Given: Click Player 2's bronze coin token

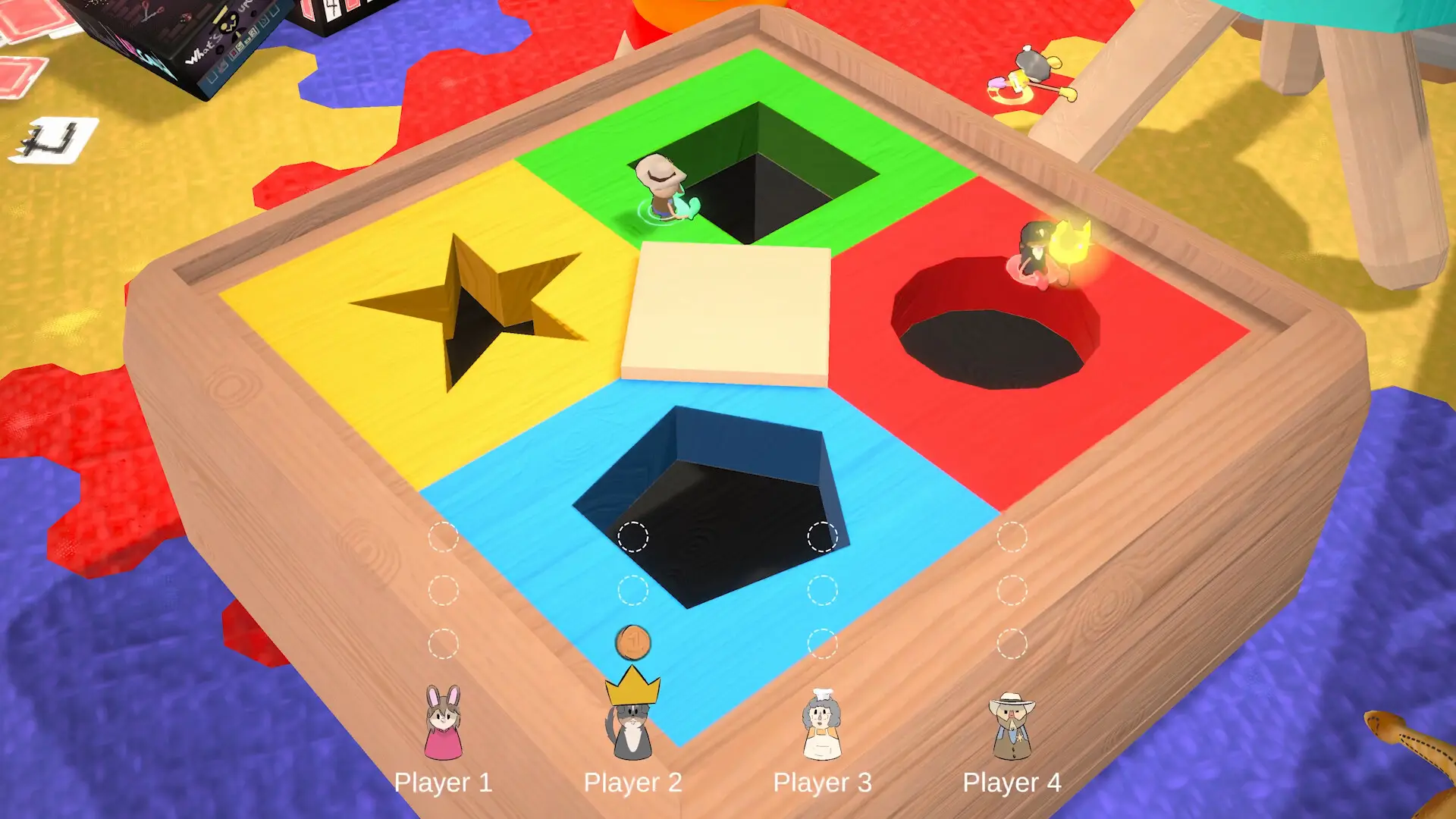Looking at the screenshot, I should pyautogui.click(x=632, y=643).
